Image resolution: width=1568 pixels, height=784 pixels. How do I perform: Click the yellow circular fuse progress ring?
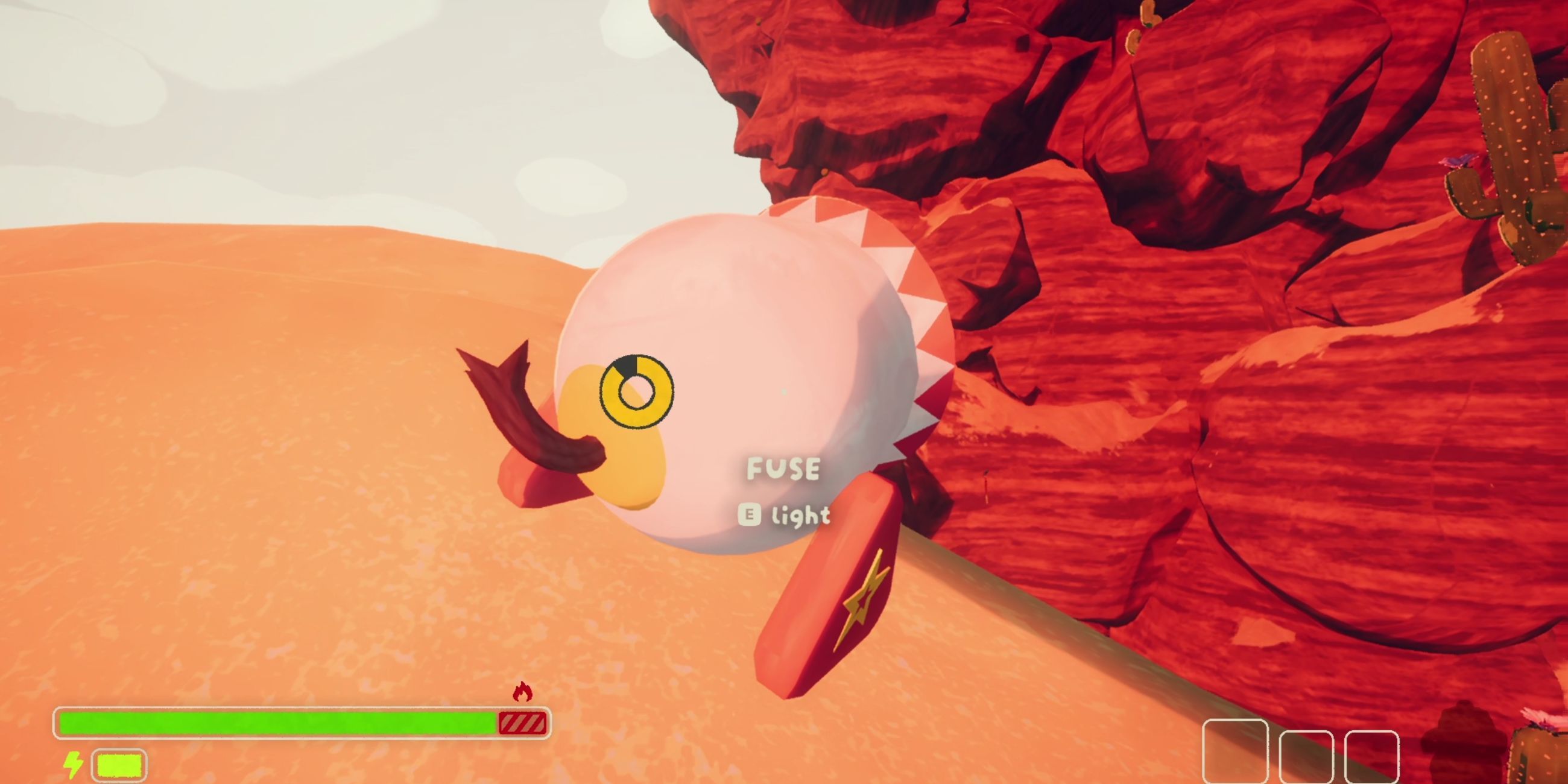636,391
